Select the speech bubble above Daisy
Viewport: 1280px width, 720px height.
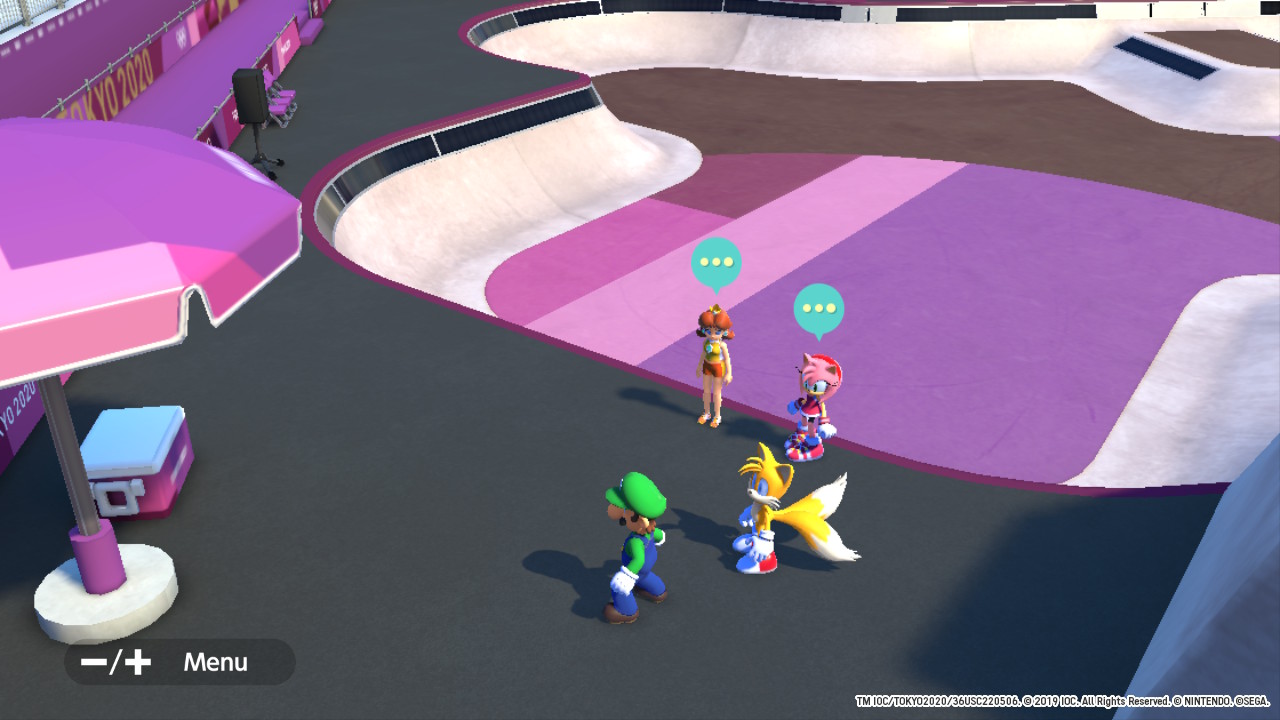pyautogui.click(x=716, y=263)
